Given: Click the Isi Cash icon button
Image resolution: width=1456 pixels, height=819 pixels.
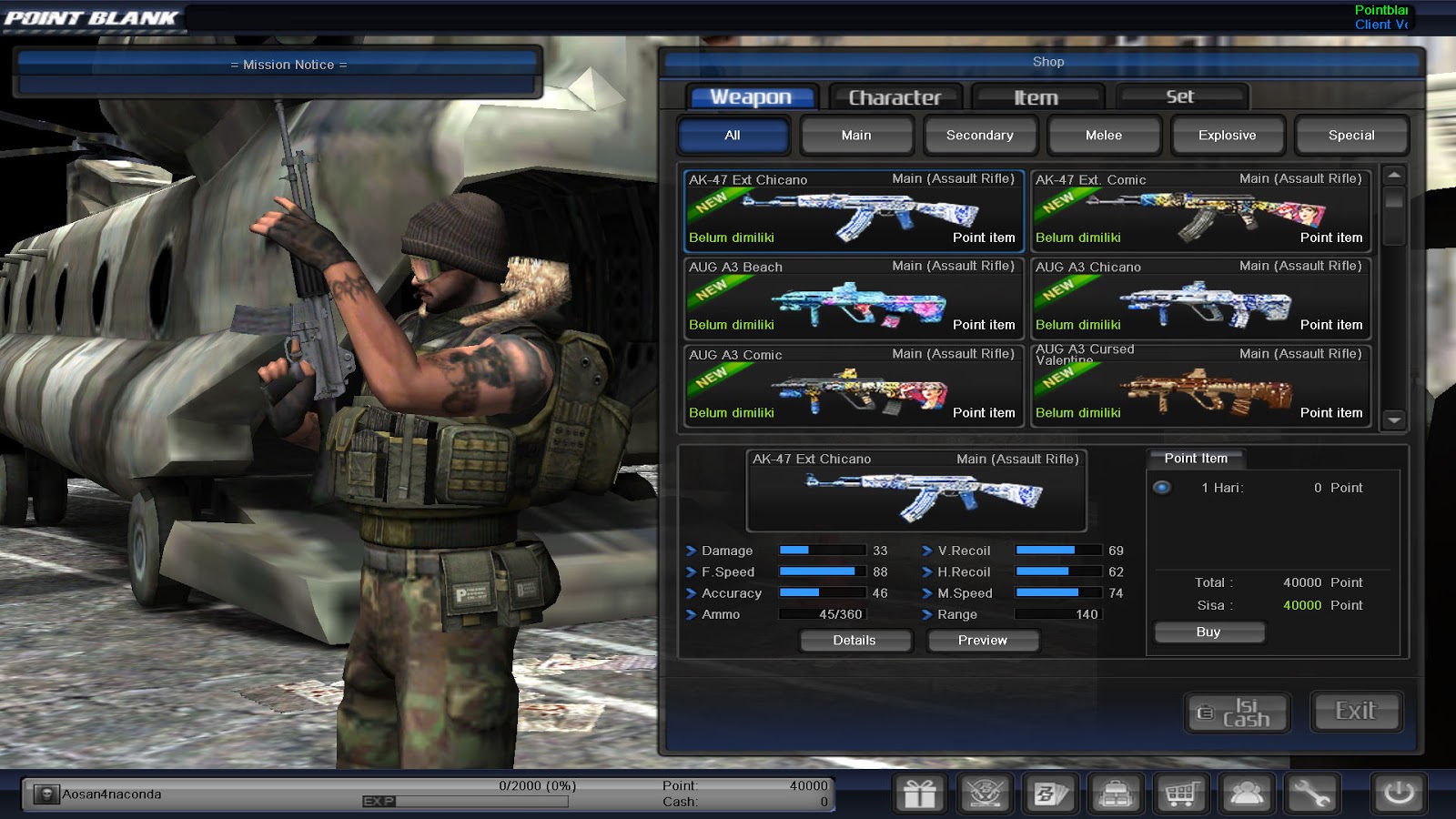Looking at the screenshot, I should [1236, 712].
